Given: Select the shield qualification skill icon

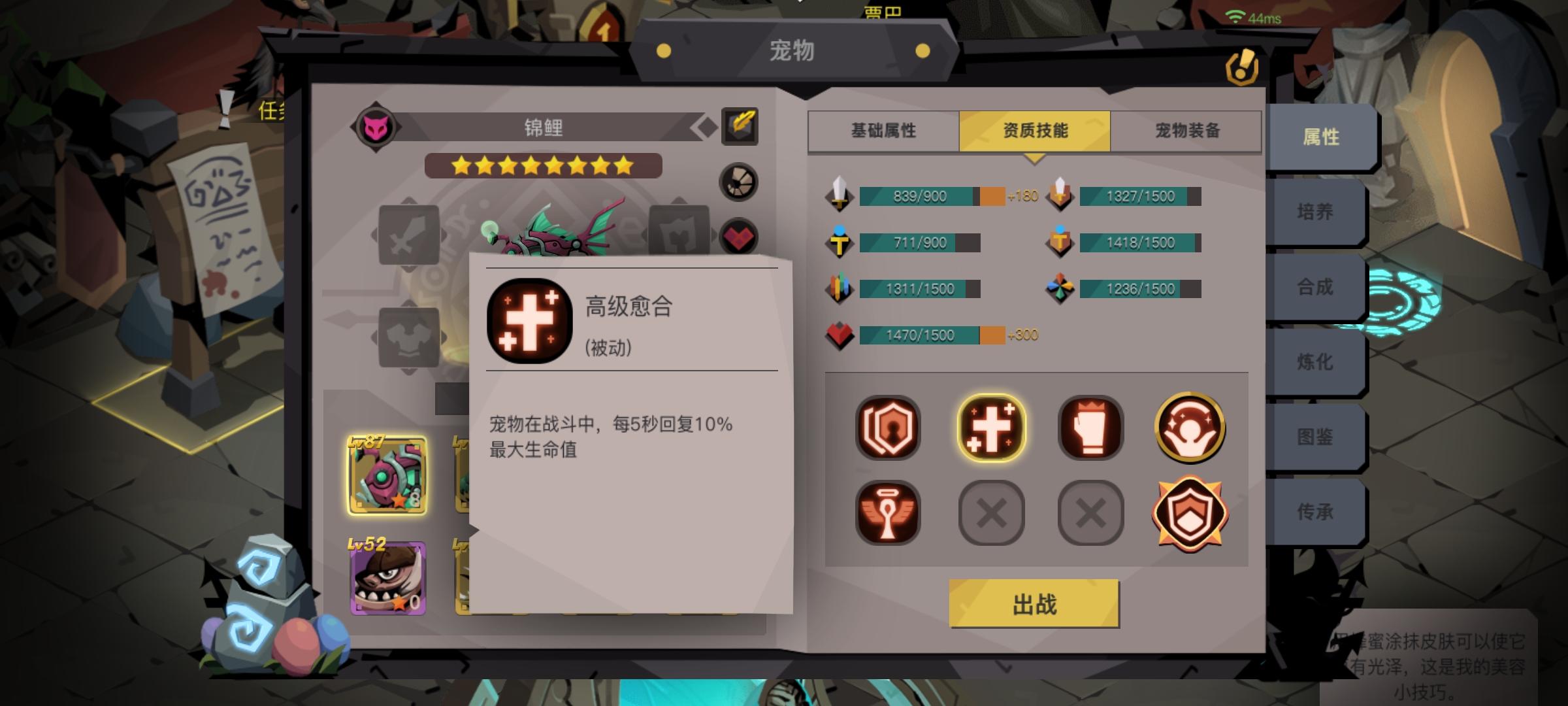Looking at the screenshot, I should click(889, 428).
